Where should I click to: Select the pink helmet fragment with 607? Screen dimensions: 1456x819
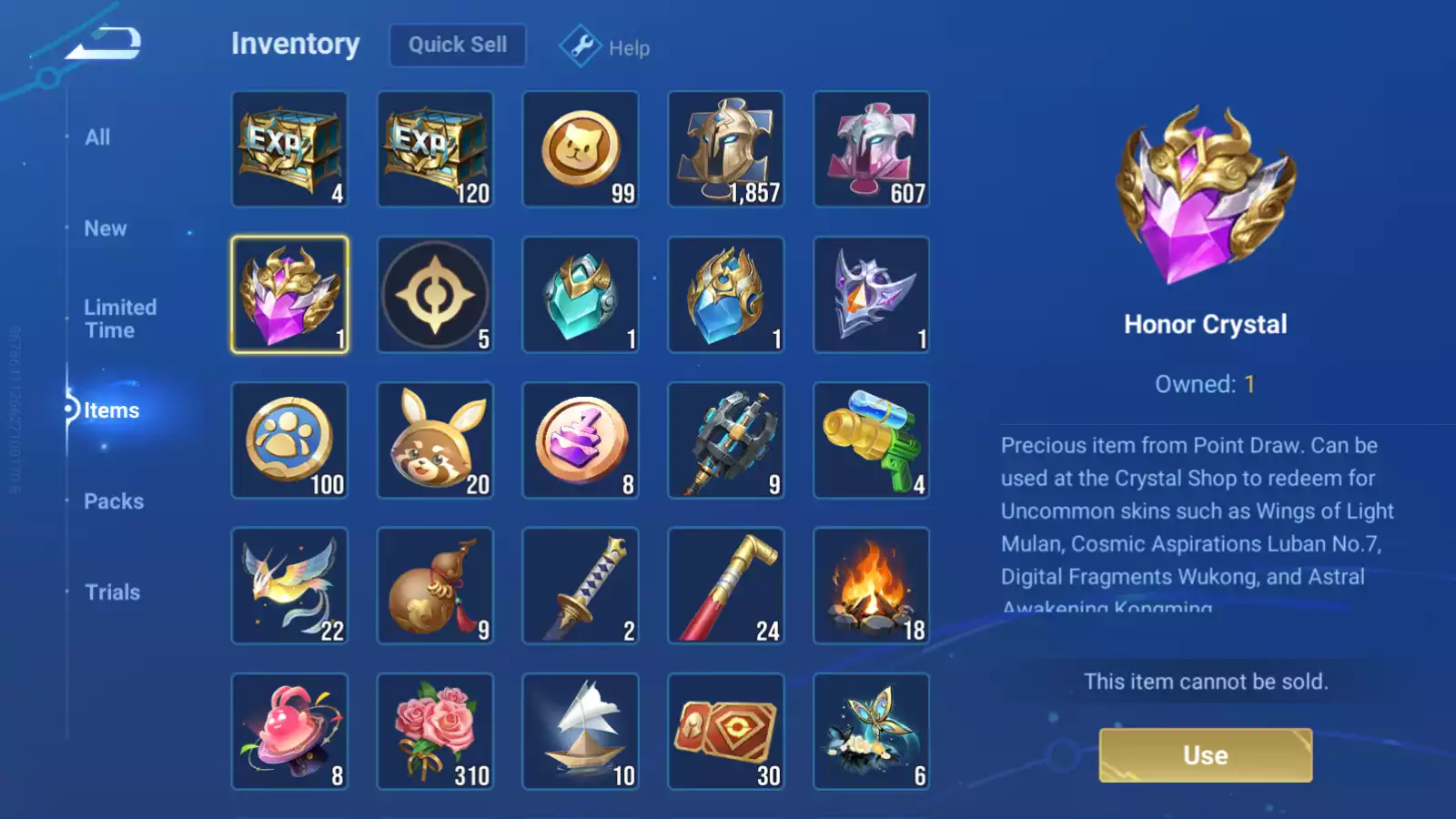tap(872, 149)
